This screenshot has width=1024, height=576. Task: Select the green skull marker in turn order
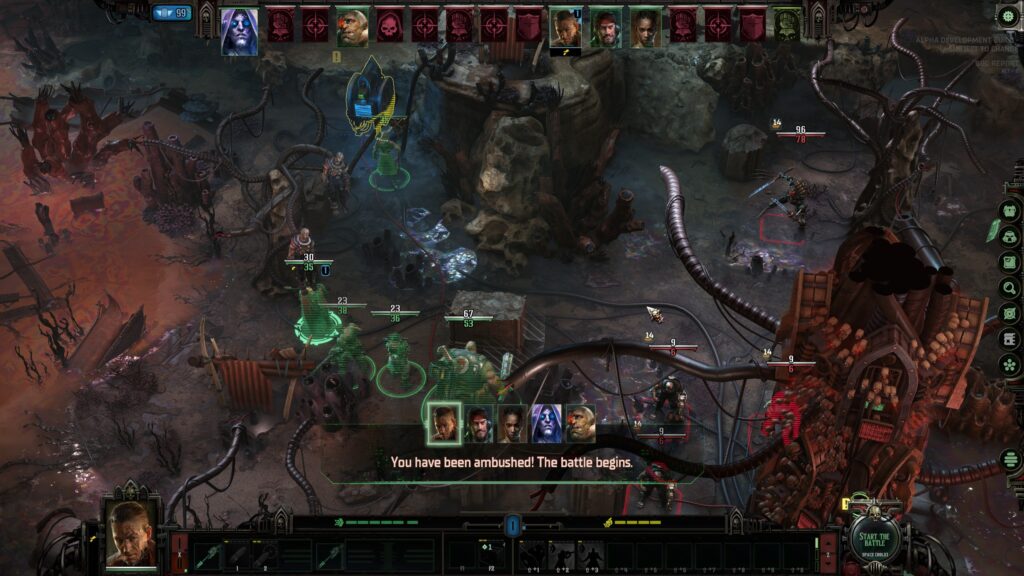[x=787, y=25]
